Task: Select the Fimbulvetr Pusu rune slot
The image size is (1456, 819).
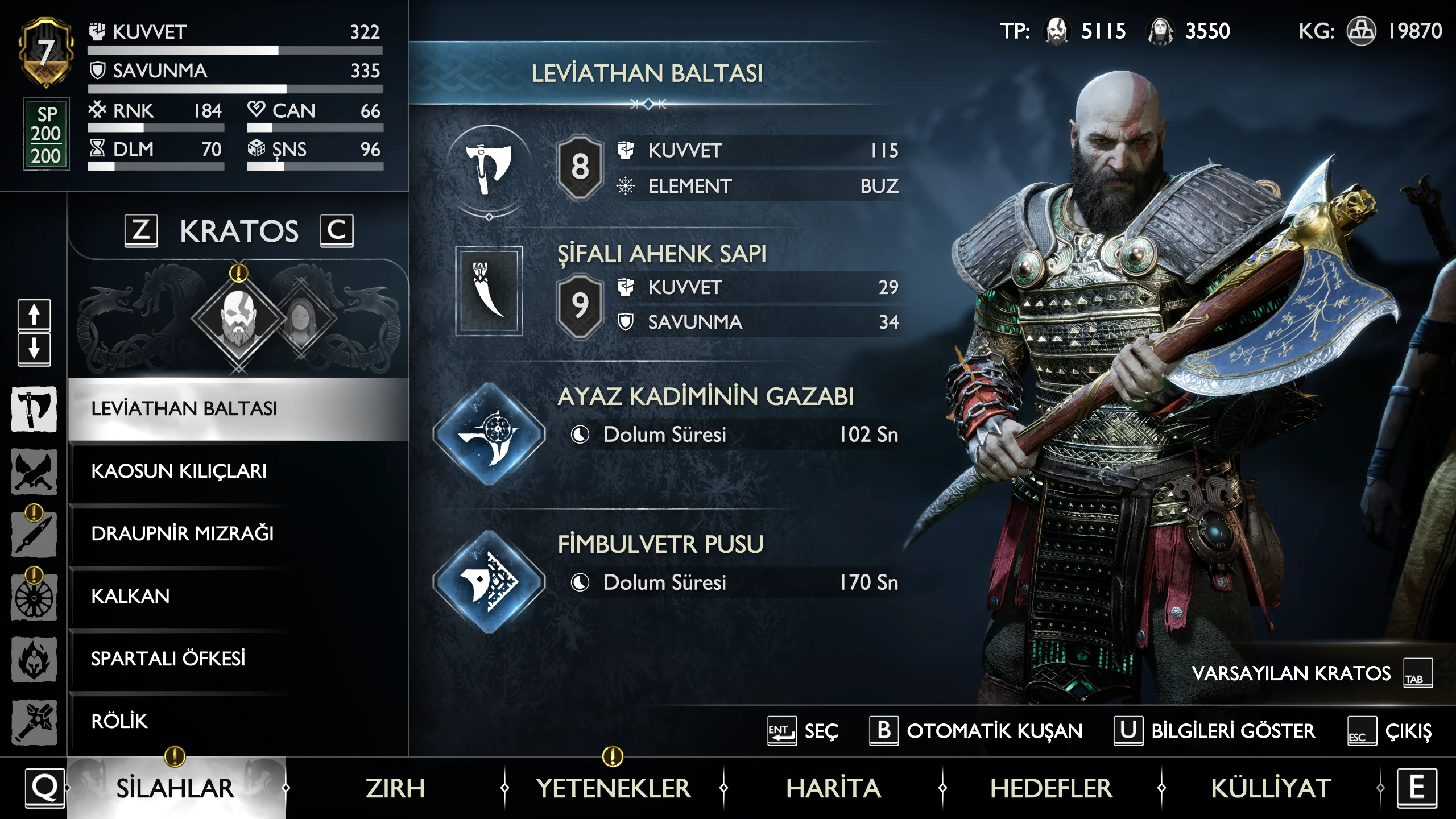Action: pos(489,582)
